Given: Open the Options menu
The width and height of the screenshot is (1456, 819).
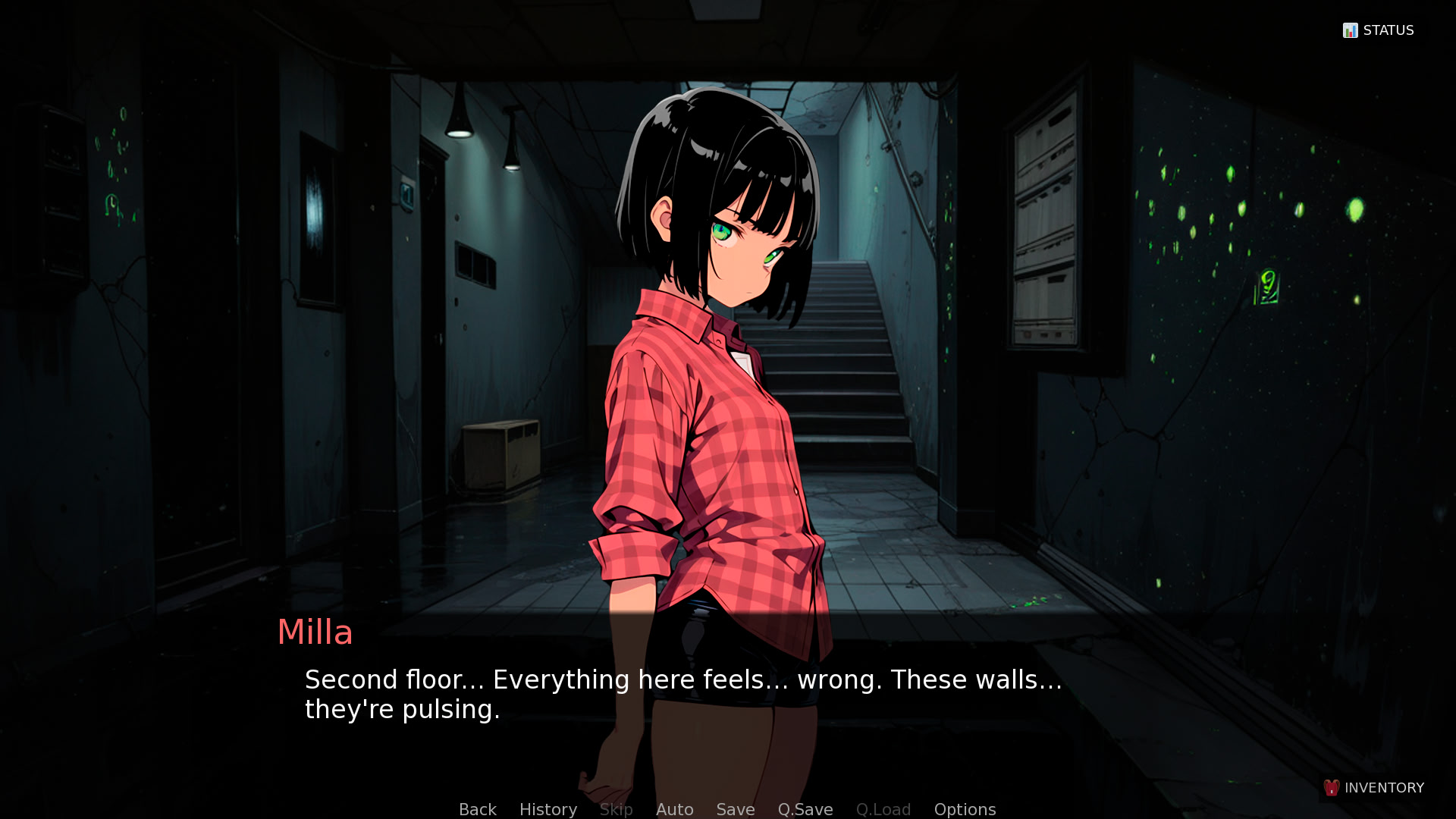Looking at the screenshot, I should tap(965, 809).
